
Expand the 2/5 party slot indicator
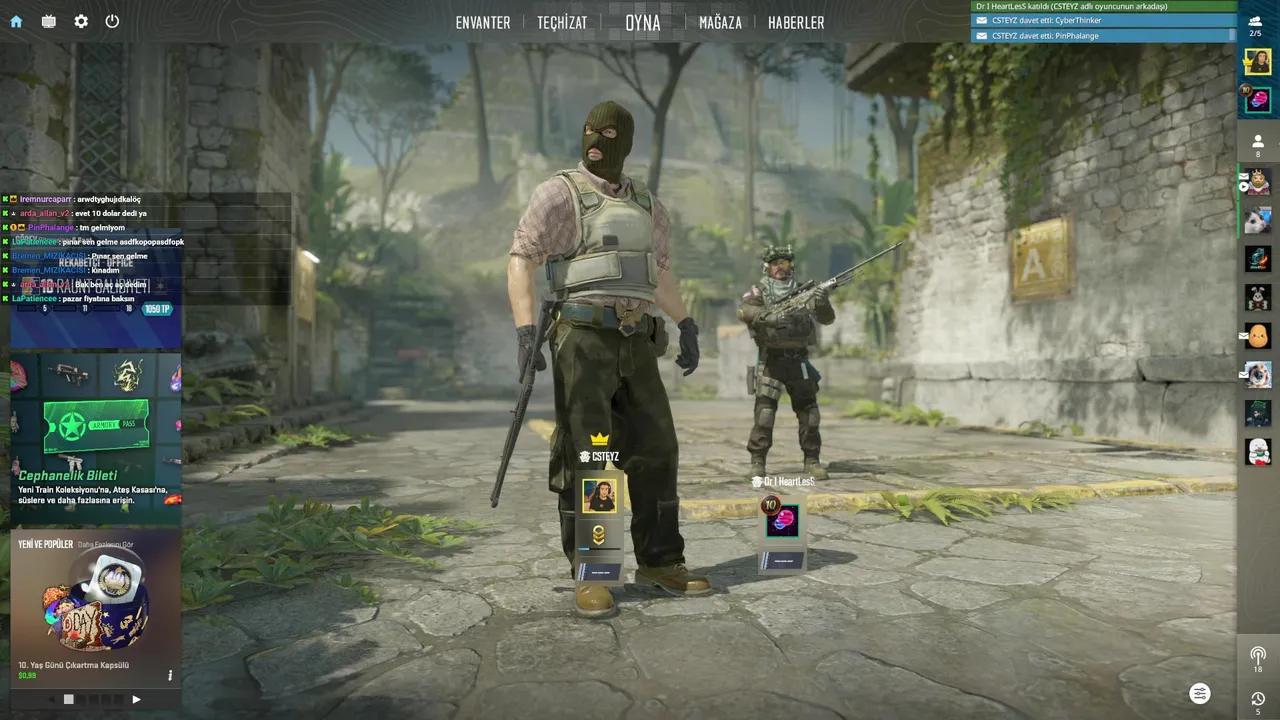click(x=1257, y=25)
